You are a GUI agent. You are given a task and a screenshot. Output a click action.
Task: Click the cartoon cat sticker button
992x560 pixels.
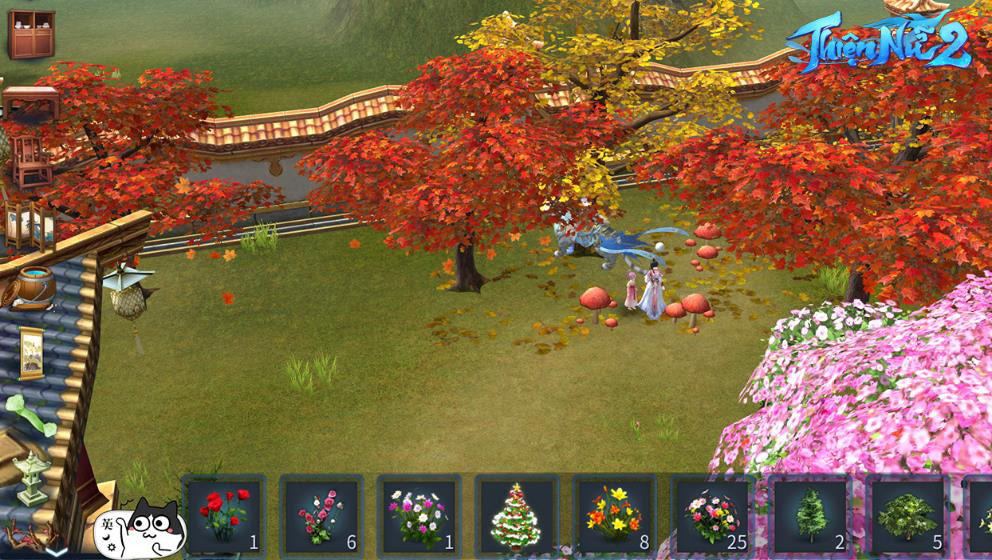click(x=140, y=528)
